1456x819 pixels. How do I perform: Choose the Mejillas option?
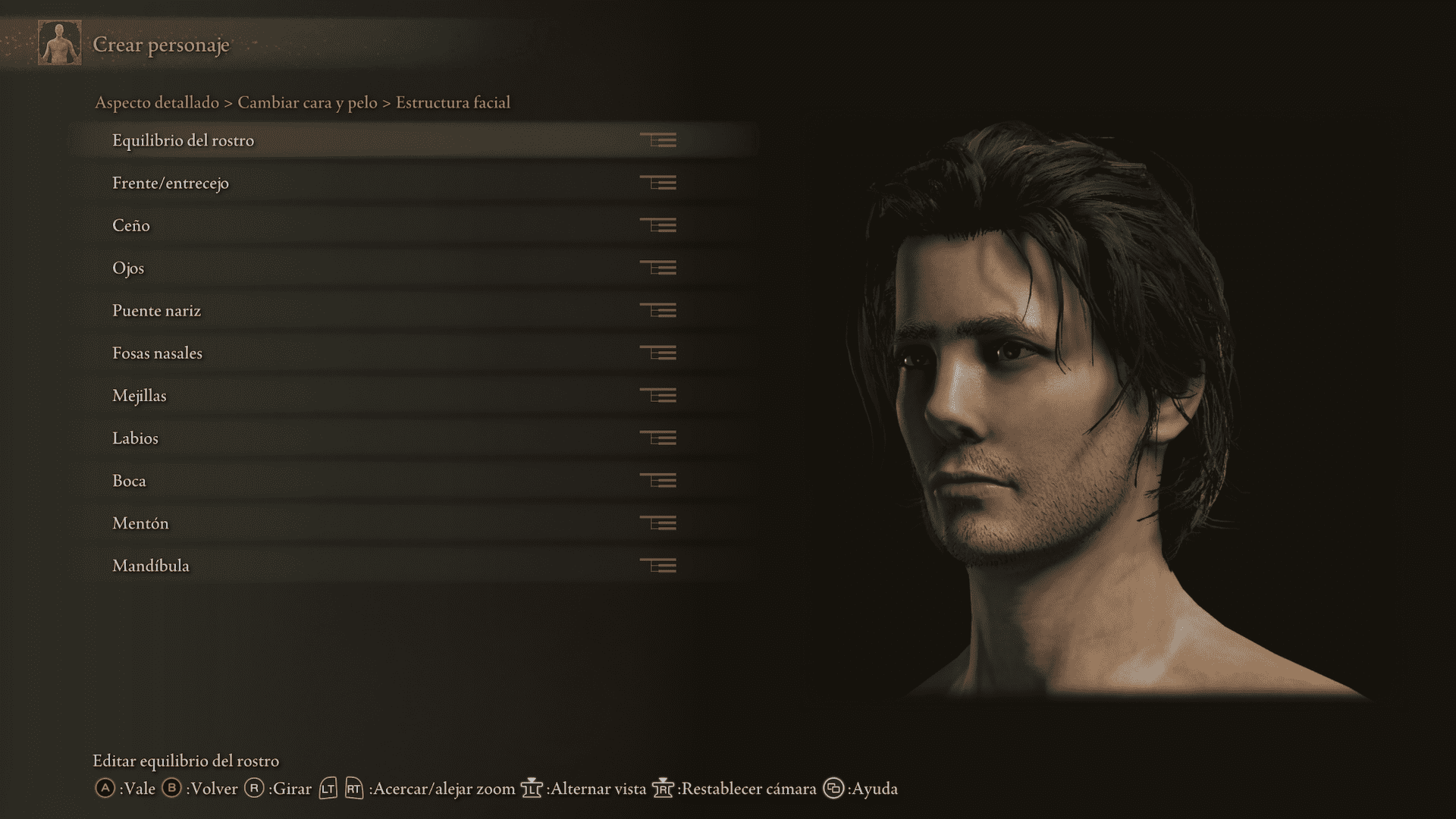(140, 395)
